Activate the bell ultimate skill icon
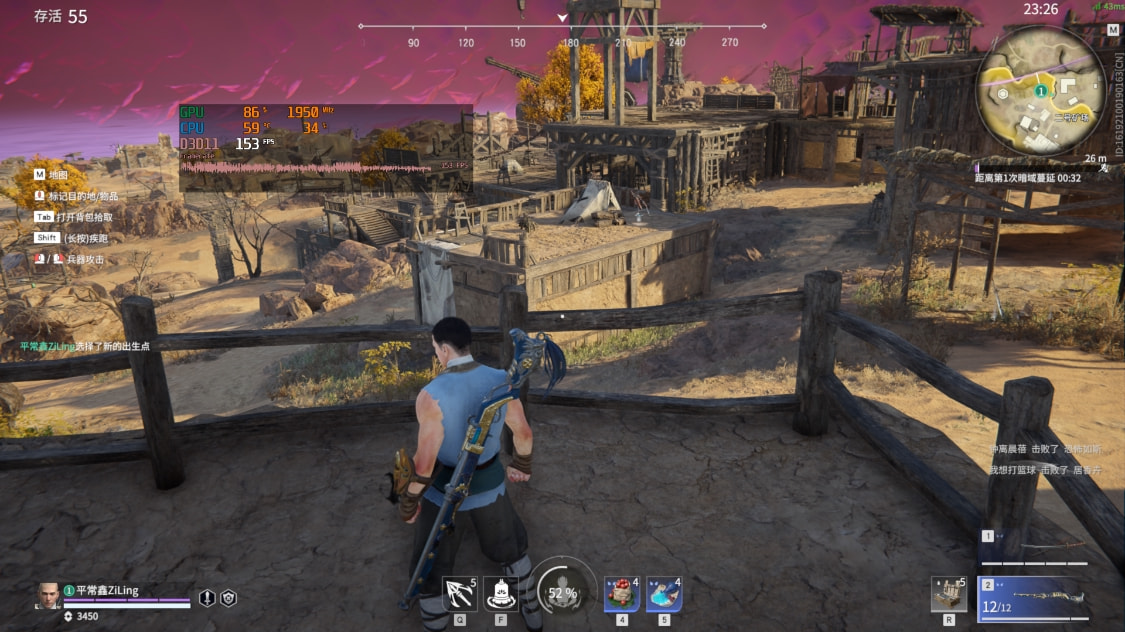Image resolution: width=1125 pixels, height=632 pixels. [500, 594]
